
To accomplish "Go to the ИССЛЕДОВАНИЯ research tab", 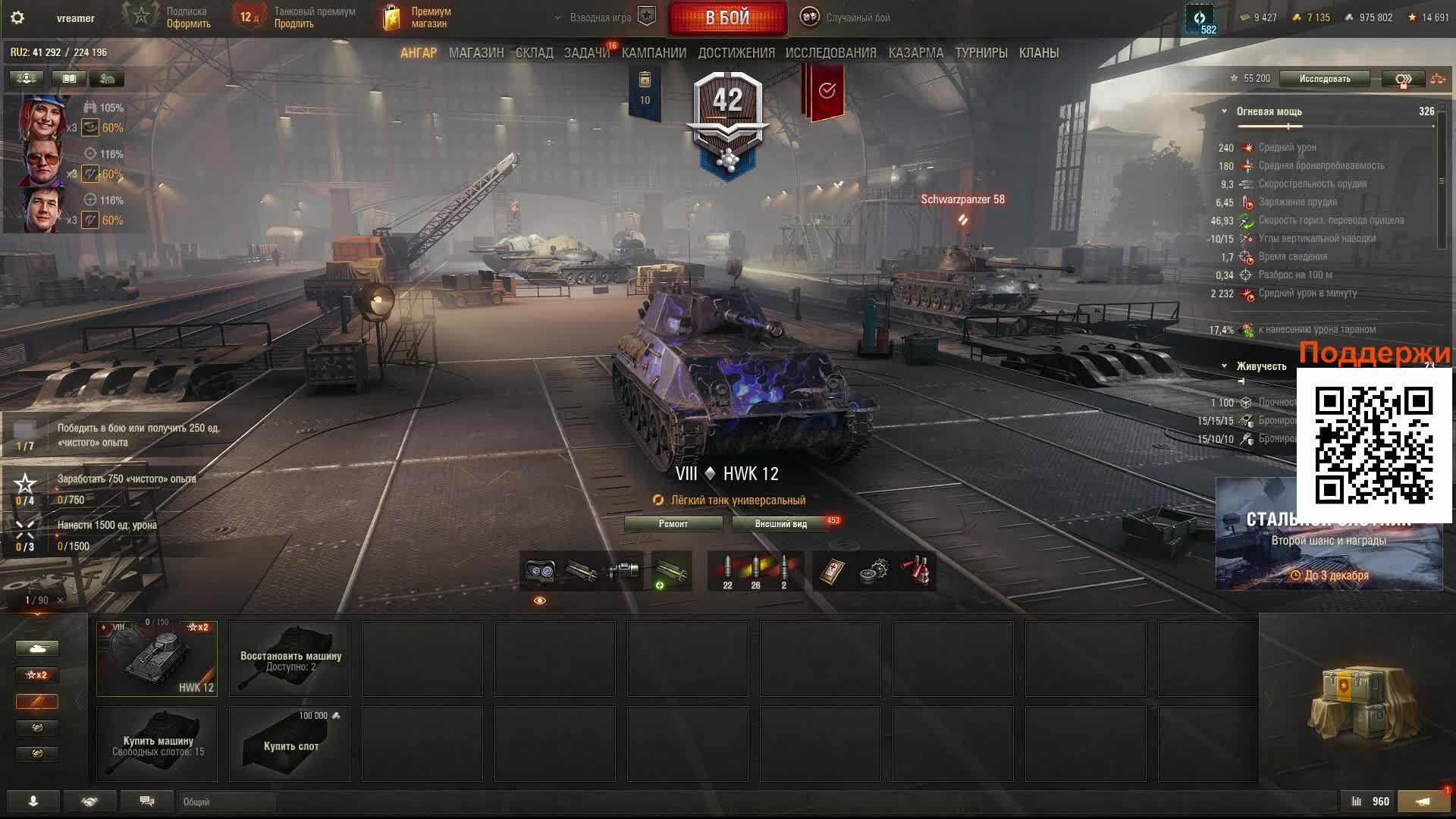I will pos(830,53).
